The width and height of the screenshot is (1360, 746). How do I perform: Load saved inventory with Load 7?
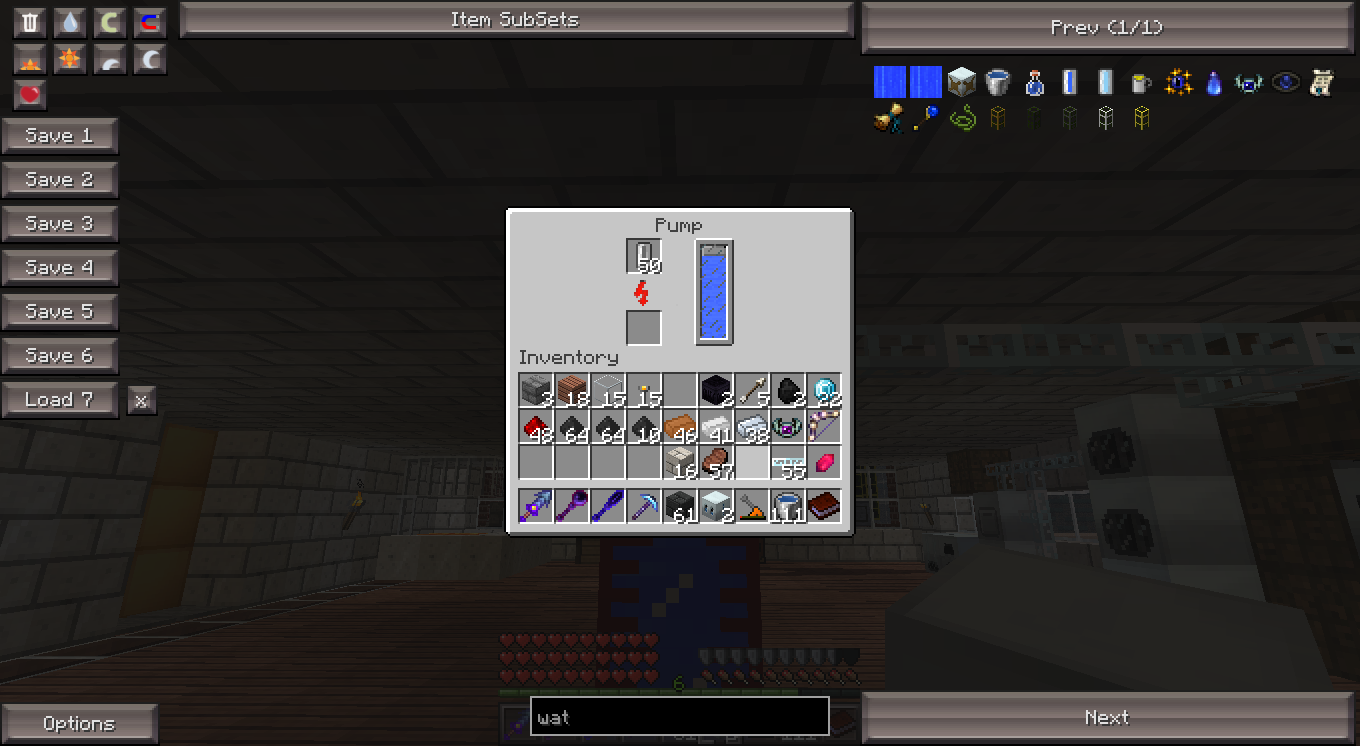point(59,400)
